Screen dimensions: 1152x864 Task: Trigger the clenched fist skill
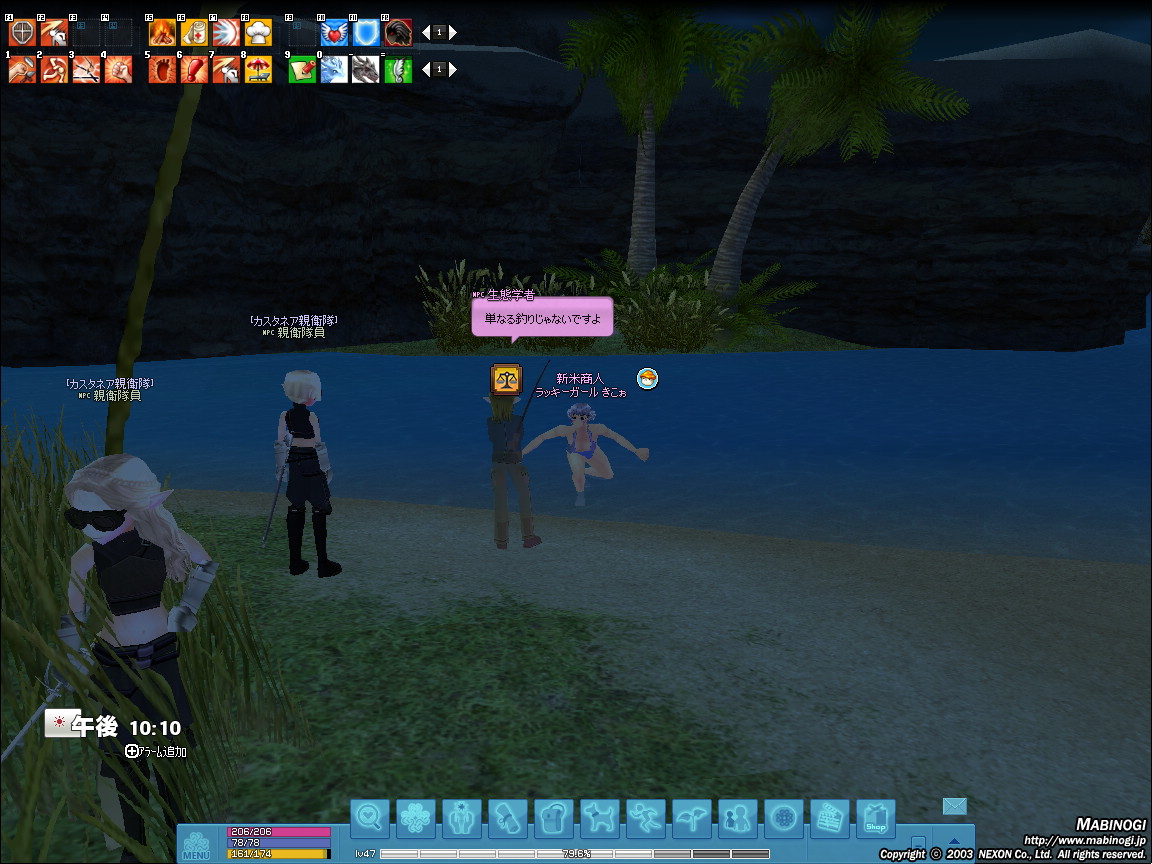tap(118, 70)
